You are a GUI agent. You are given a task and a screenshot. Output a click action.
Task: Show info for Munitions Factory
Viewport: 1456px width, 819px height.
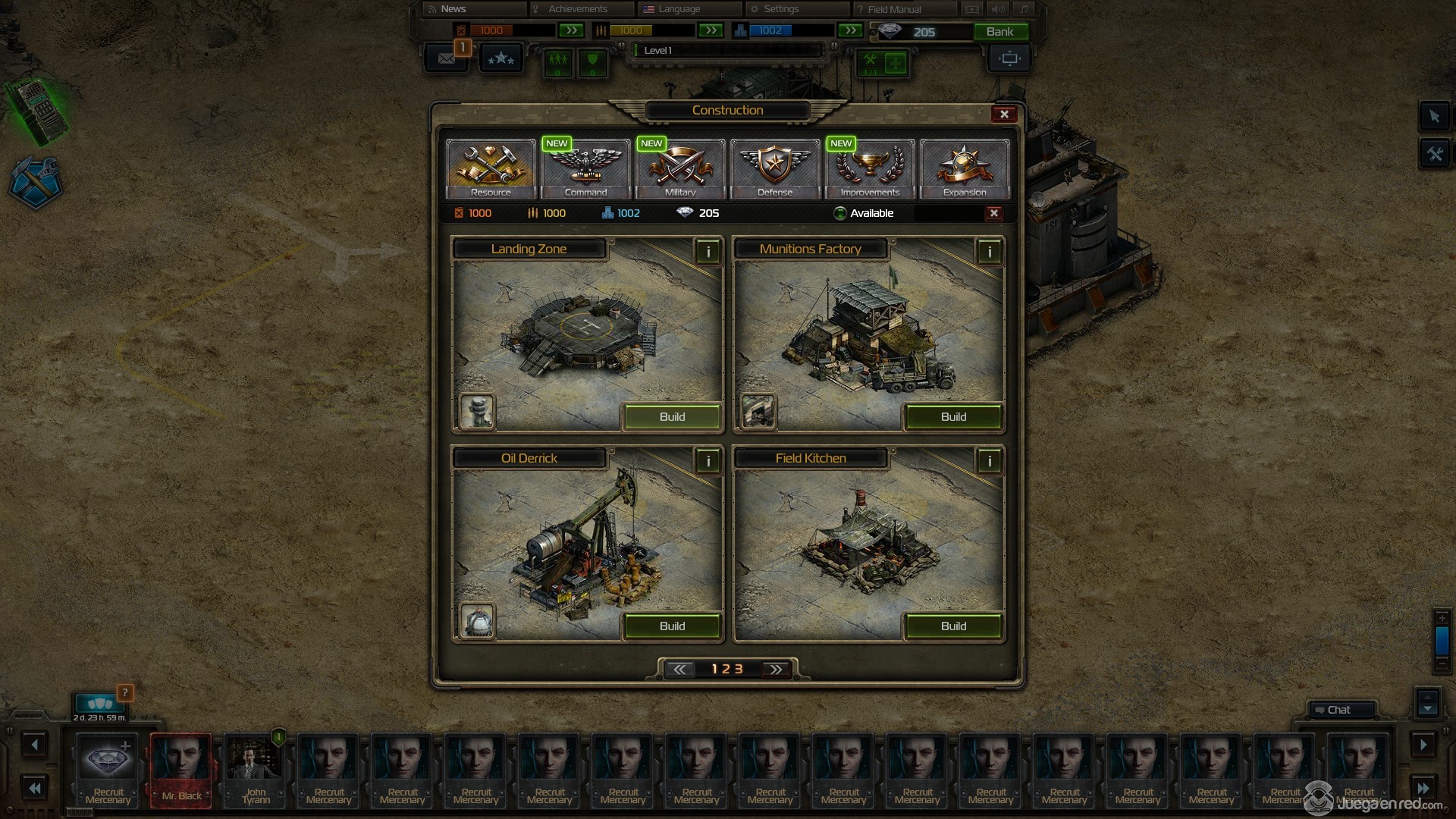tap(989, 252)
